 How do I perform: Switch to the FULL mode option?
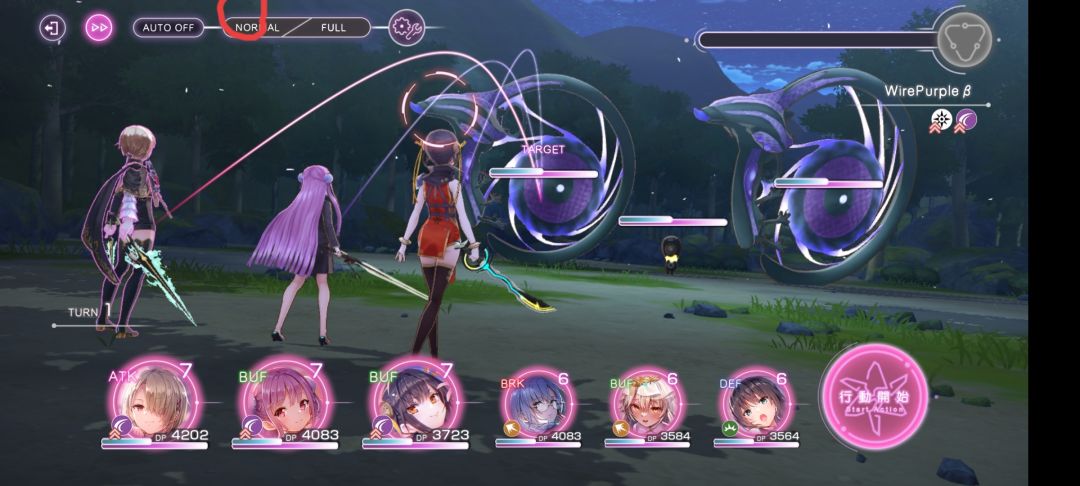tap(334, 28)
